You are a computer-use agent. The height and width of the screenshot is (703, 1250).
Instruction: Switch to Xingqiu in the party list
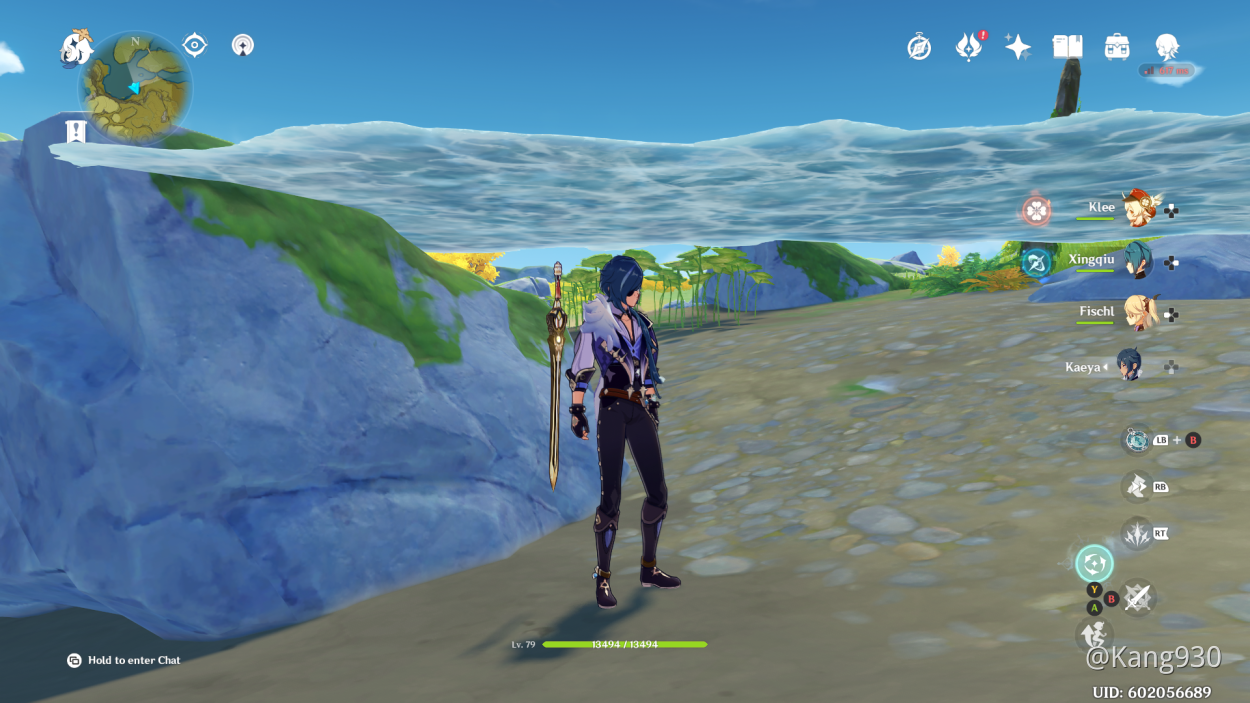pos(1136,261)
